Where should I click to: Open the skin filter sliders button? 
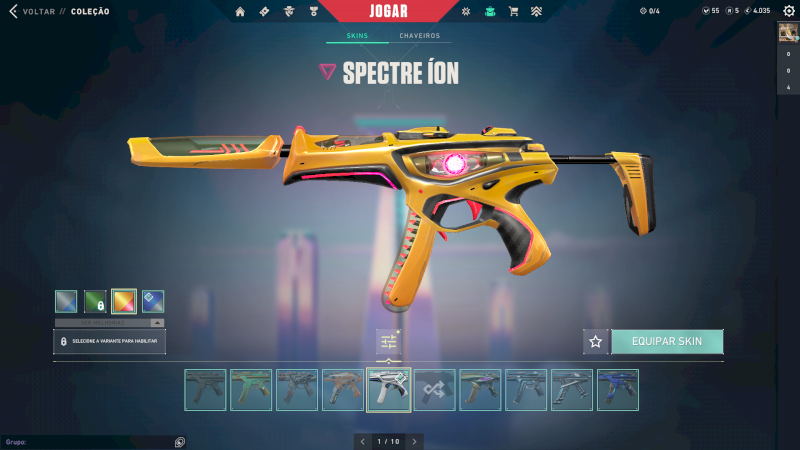389,342
